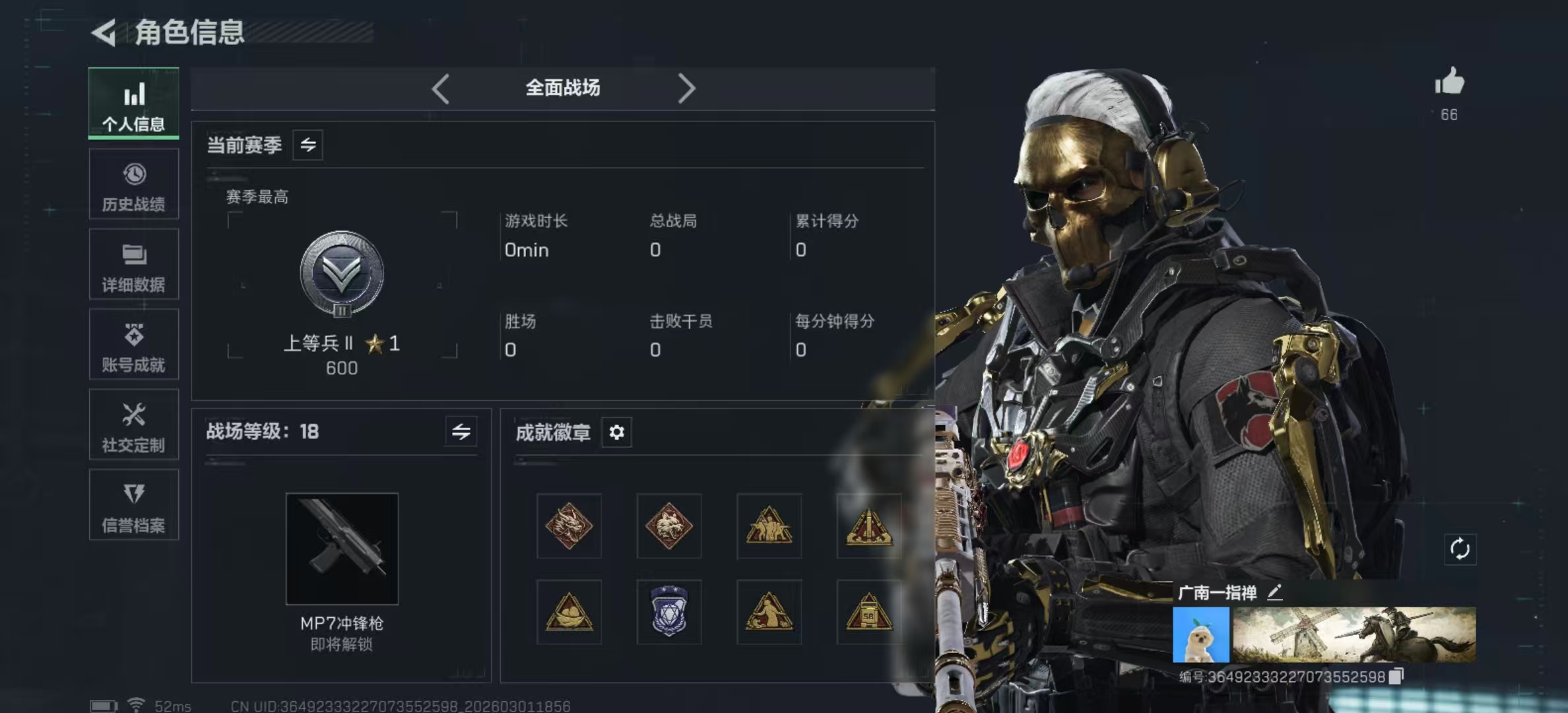Select the 全面战场 mode tab
Viewport: 1568px width, 713px height.
tap(563, 88)
